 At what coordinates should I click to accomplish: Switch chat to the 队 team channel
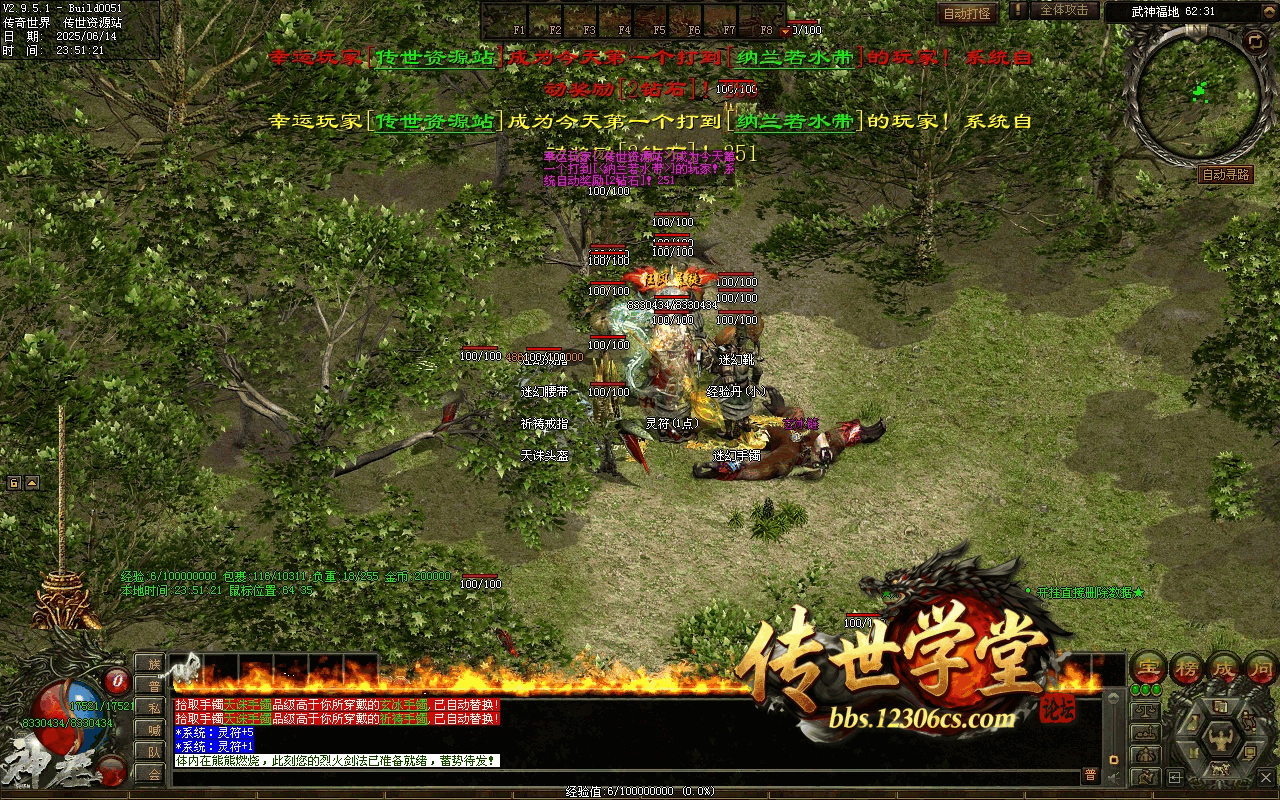[x=154, y=752]
